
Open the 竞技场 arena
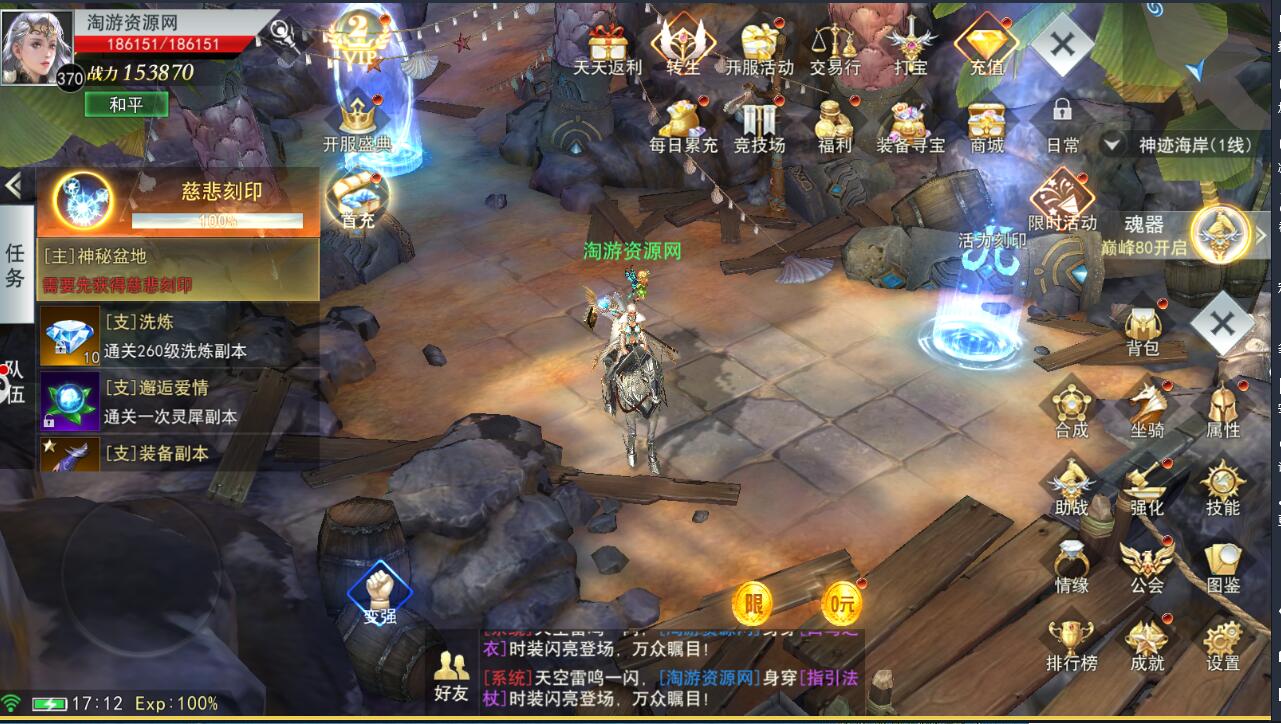[x=759, y=125]
